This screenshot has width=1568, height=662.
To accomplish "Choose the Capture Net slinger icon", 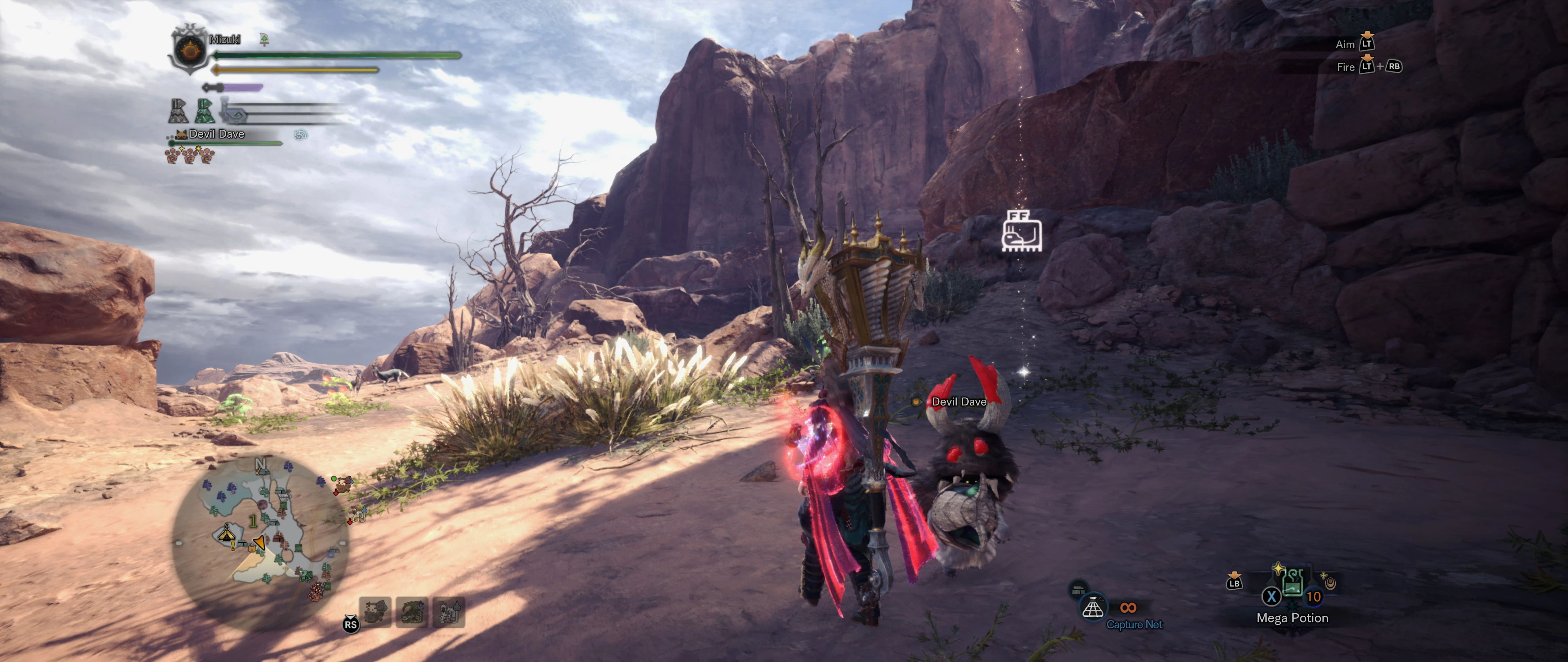I will tap(1093, 607).
